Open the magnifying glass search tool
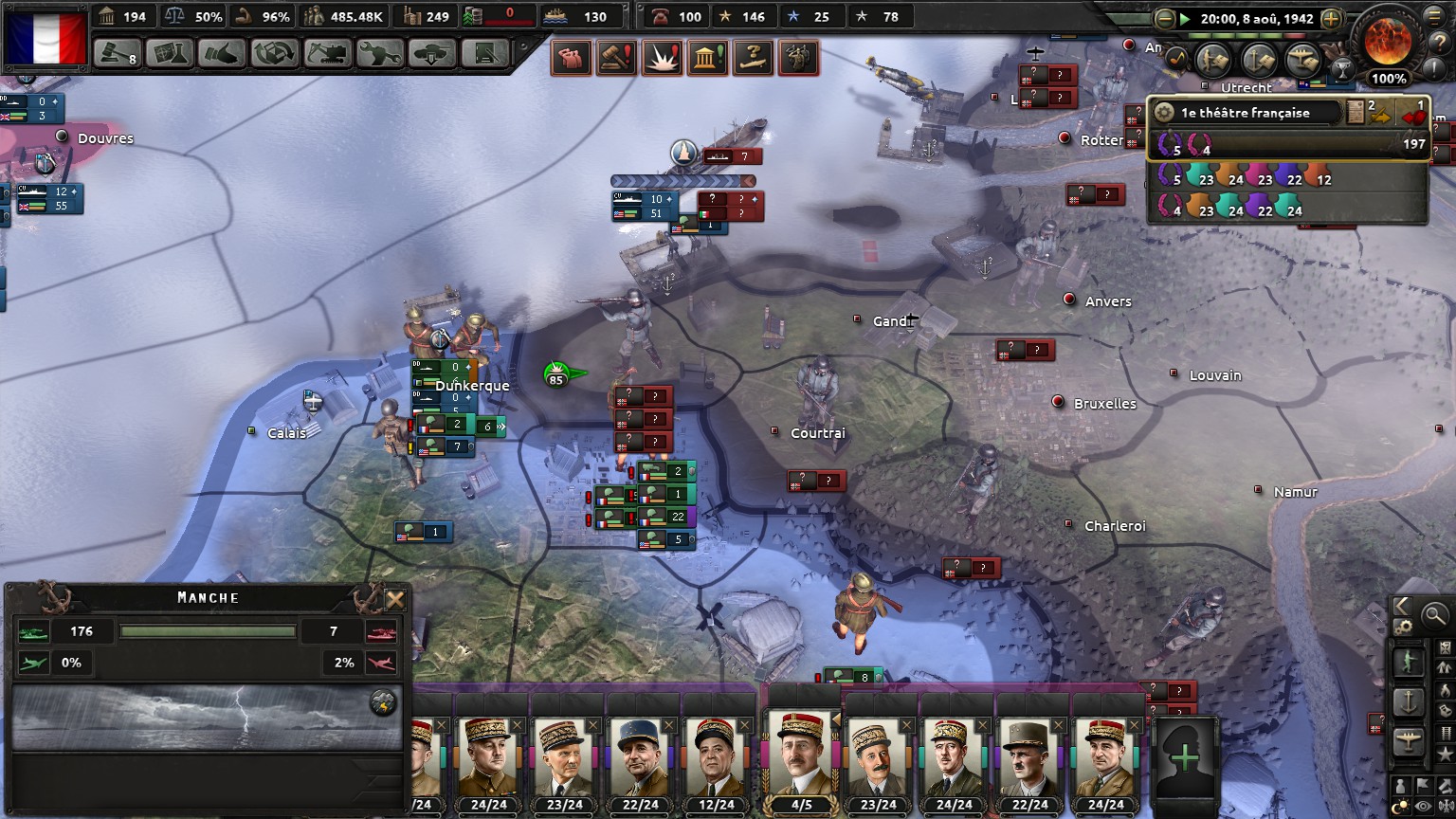Viewport: 1456px width, 819px height. (x=1435, y=615)
